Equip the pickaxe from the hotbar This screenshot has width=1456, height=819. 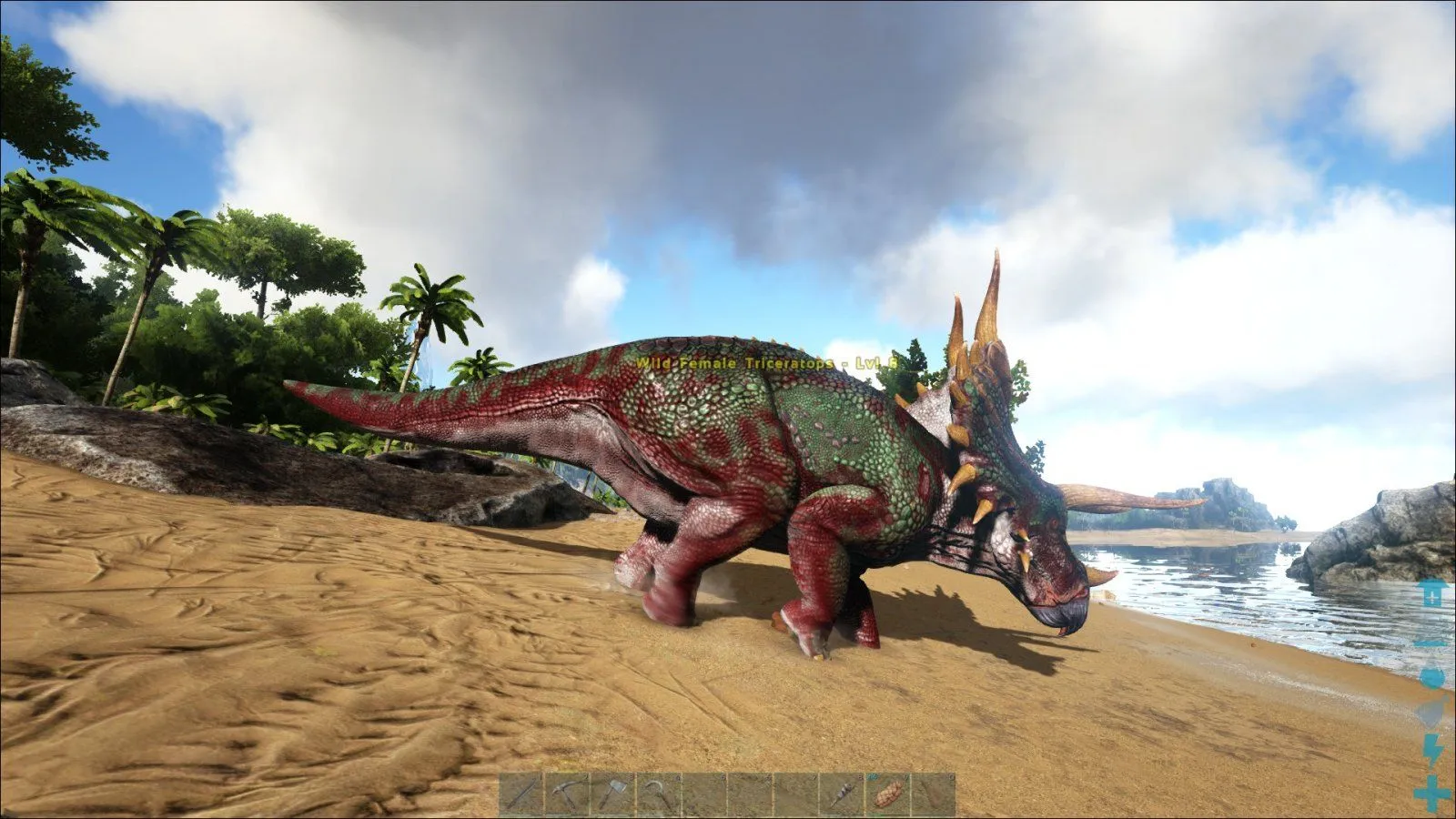pyautogui.click(x=567, y=794)
